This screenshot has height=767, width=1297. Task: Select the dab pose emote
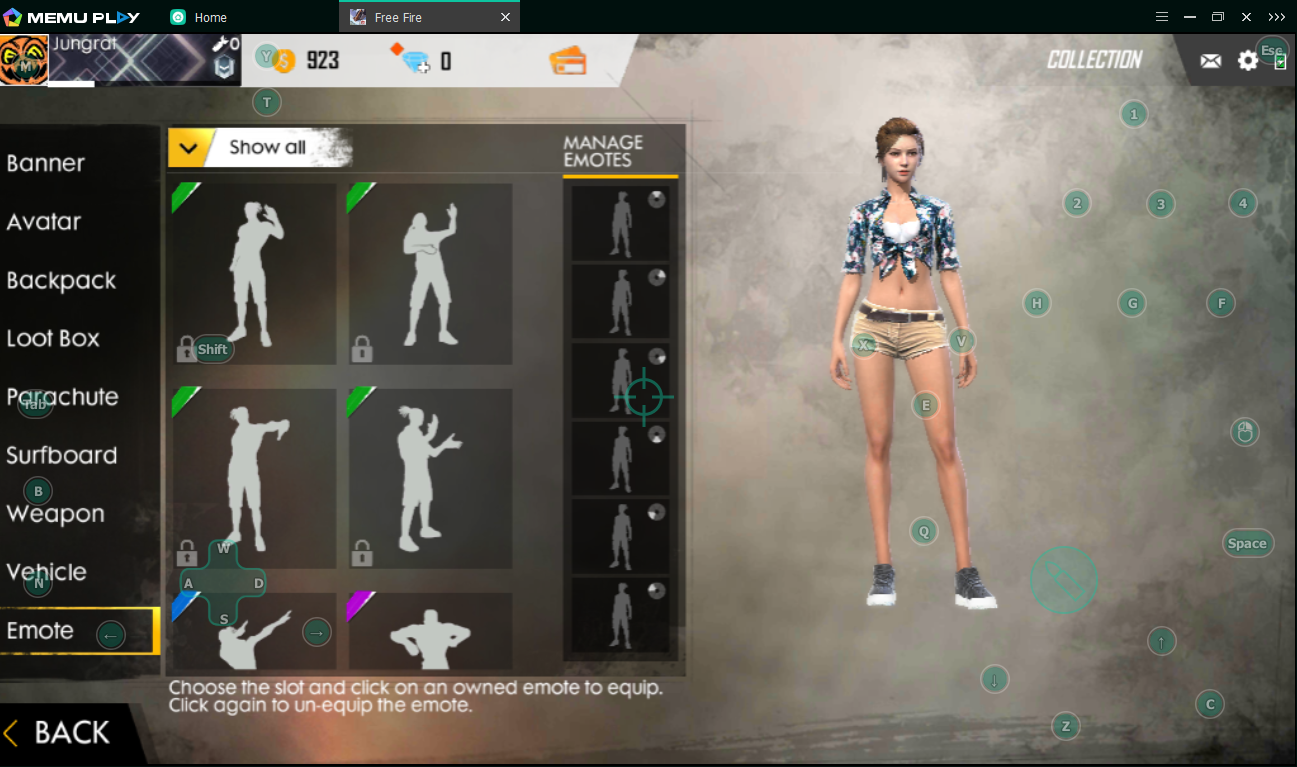(254, 632)
